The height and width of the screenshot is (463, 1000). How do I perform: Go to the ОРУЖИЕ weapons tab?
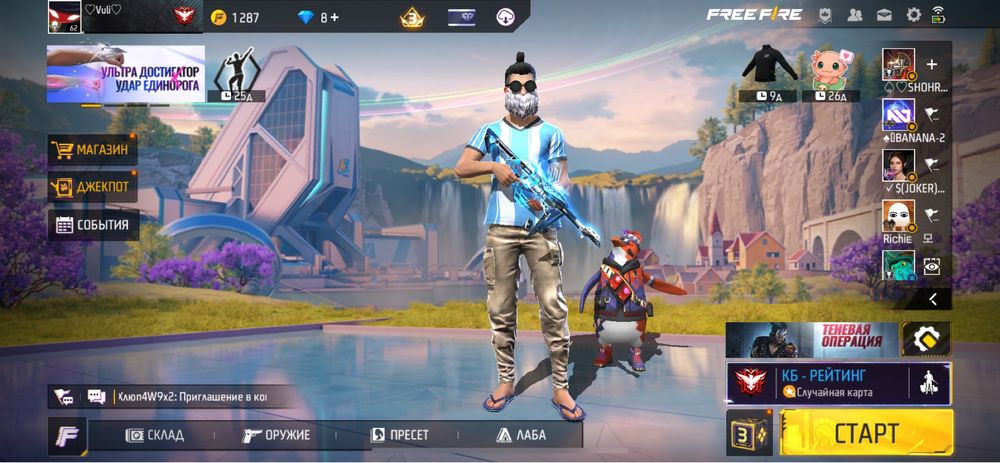coord(277,435)
